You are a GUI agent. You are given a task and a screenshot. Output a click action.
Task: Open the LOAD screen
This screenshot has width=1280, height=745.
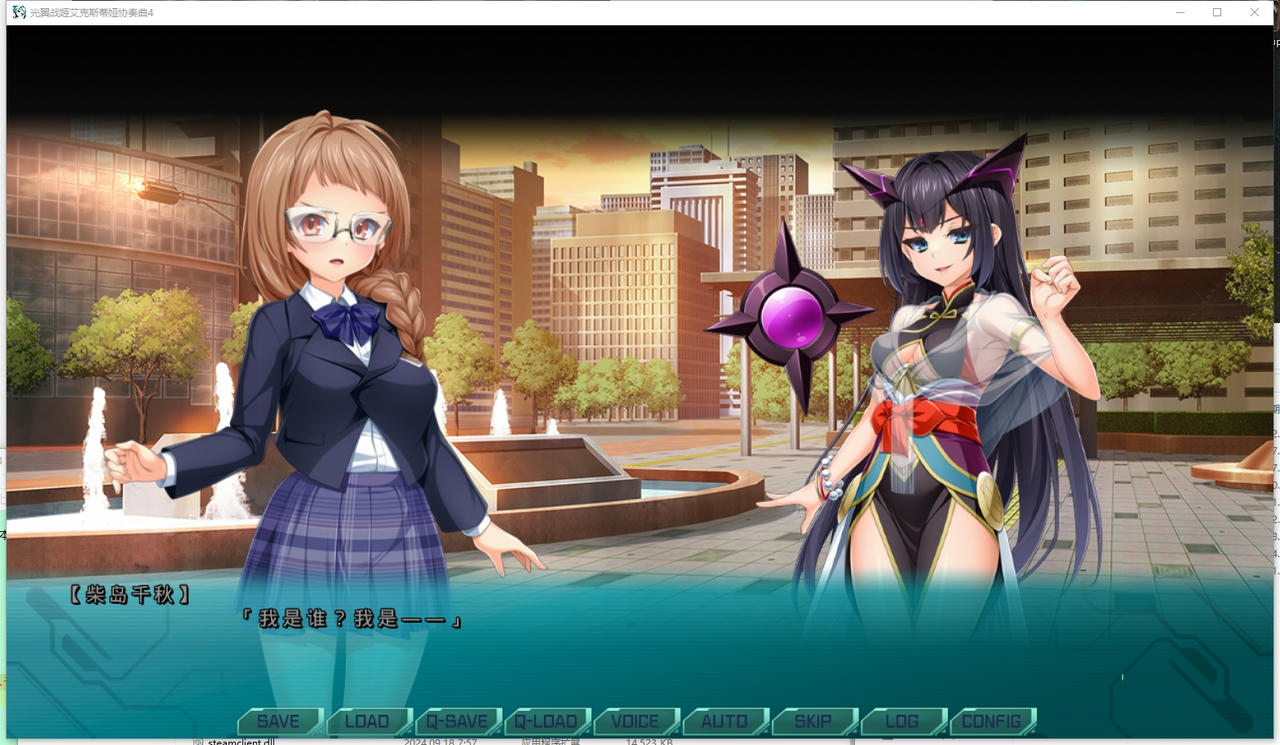pyautogui.click(x=368, y=720)
